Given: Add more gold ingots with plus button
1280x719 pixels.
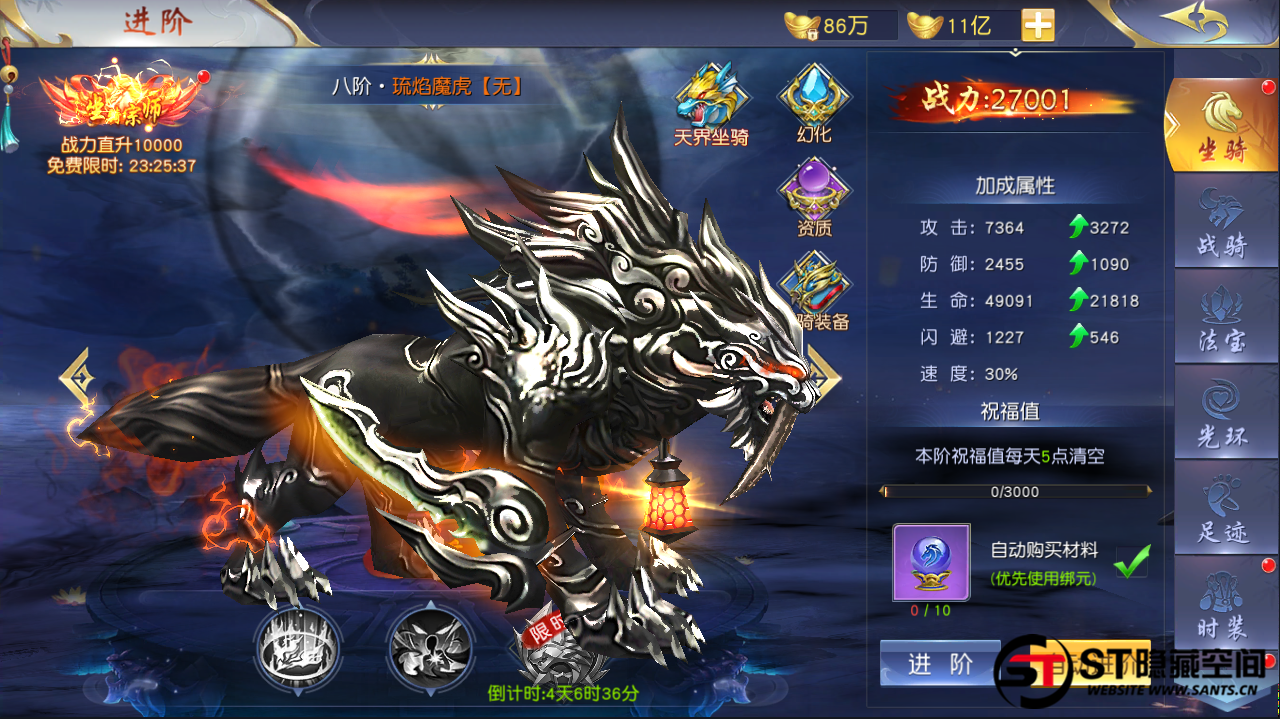Looking at the screenshot, I should click(1038, 25).
